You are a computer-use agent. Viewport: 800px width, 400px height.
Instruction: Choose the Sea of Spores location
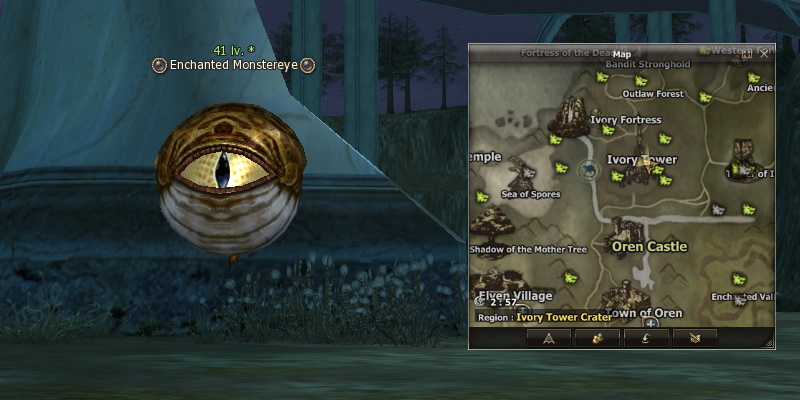click(x=531, y=193)
